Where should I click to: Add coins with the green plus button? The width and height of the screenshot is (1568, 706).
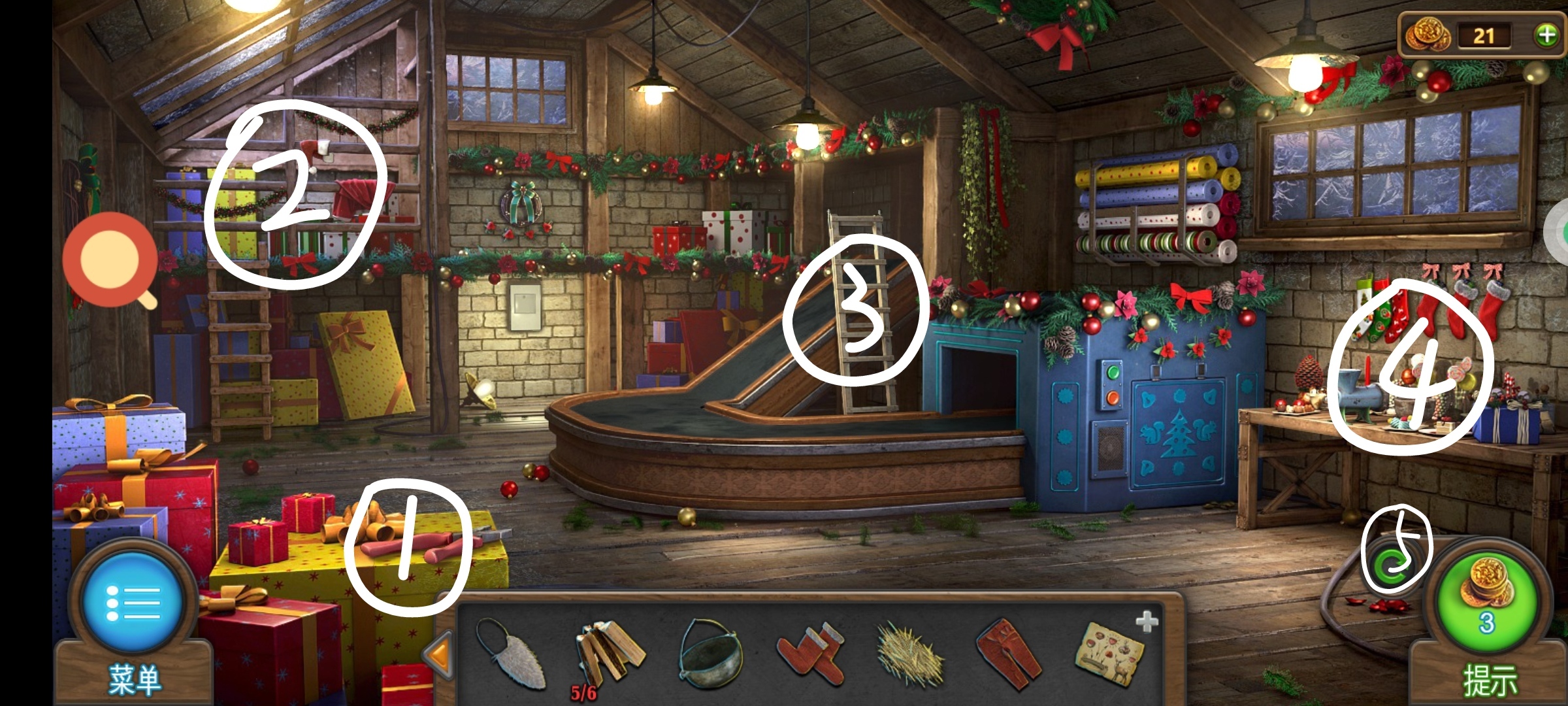(x=1546, y=35)
